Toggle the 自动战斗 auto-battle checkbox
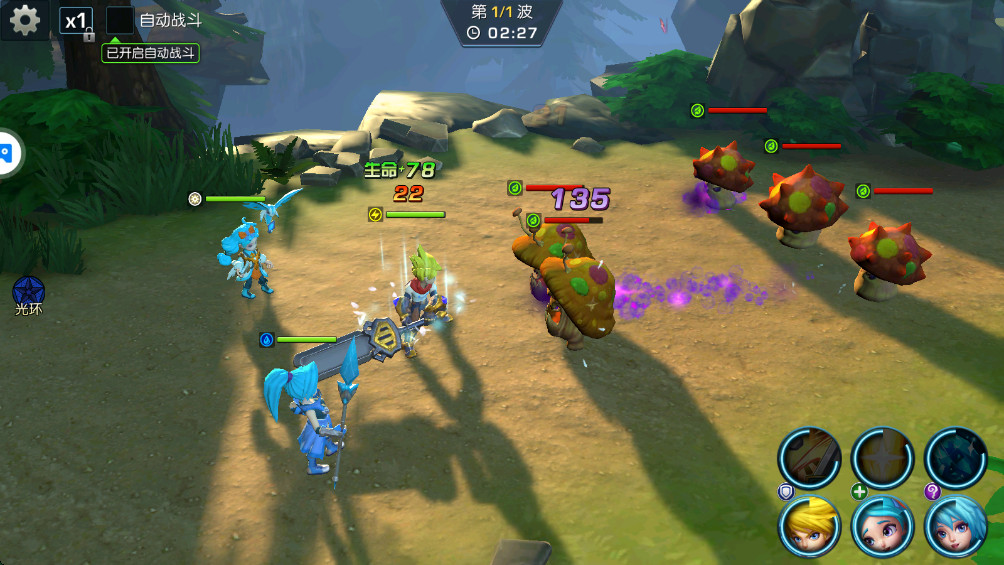This screenshot has height=565, width=1004. click(120, 20)
